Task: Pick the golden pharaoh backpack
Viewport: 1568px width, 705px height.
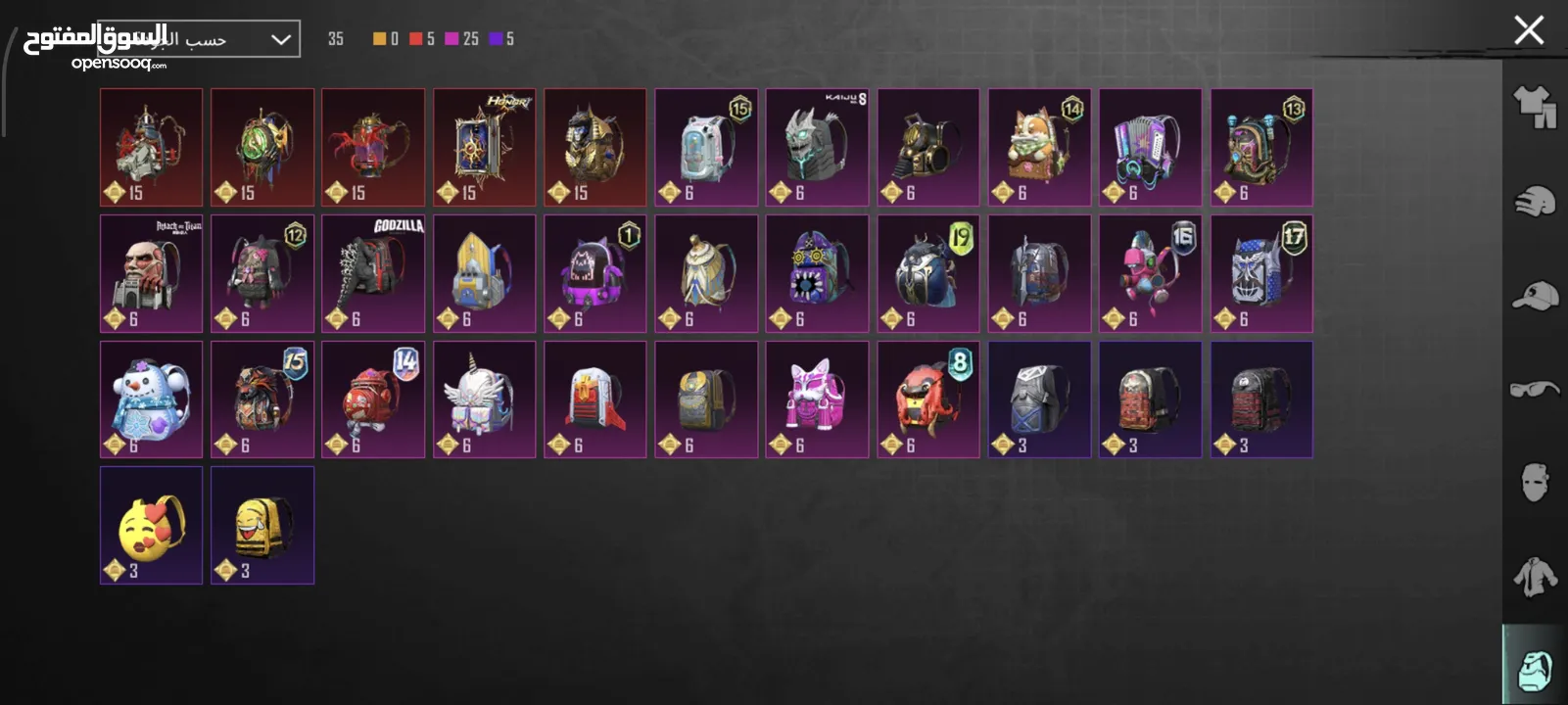Action: [x=595, y=147]
